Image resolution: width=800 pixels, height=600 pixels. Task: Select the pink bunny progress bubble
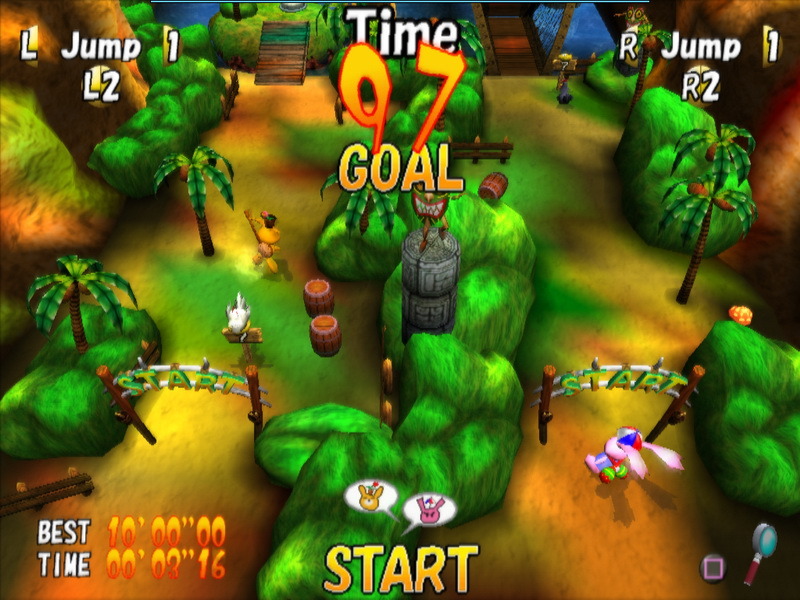coord(430,510)
